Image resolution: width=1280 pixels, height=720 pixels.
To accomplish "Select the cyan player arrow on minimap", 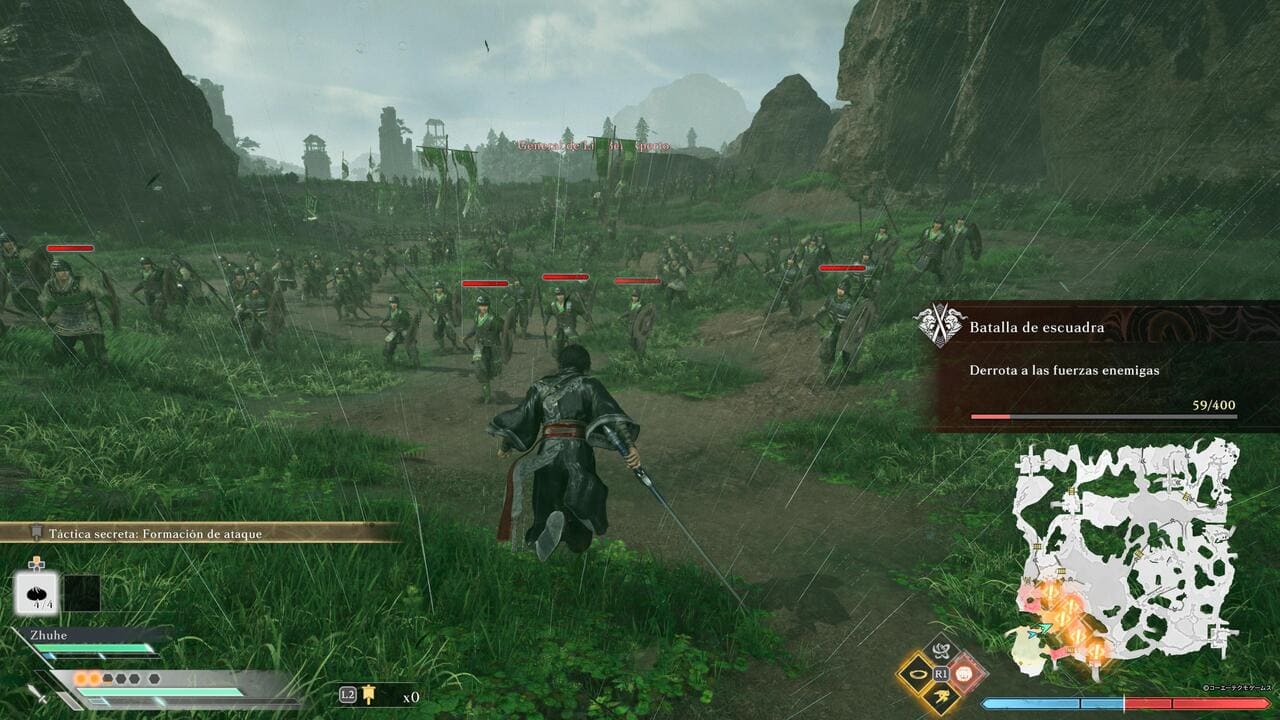I will pos(1044,628).
